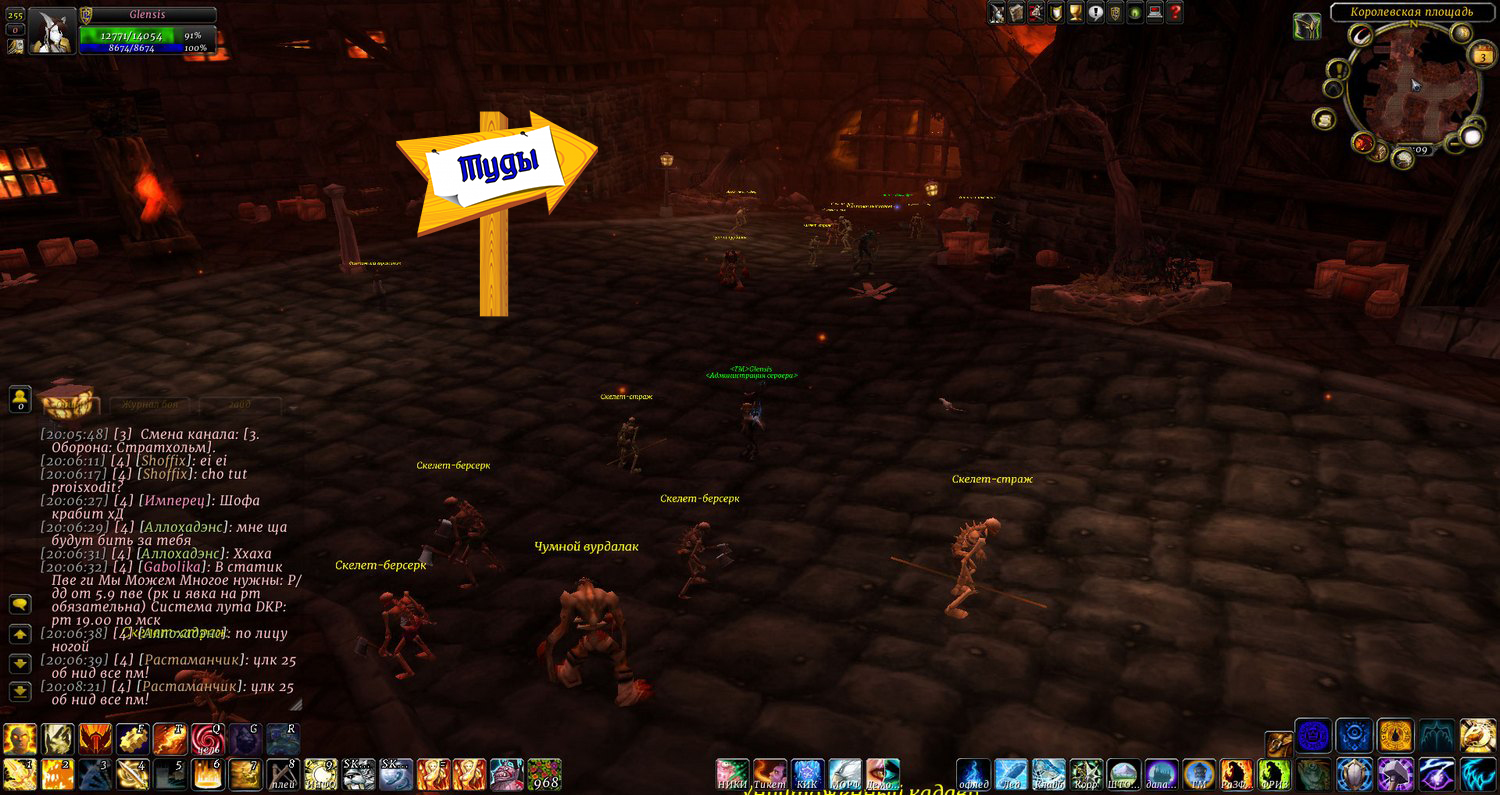This screenshot has height=795, width=1500.
Task: Open the Королевская площадь zone name bar
Action: 1411,12
